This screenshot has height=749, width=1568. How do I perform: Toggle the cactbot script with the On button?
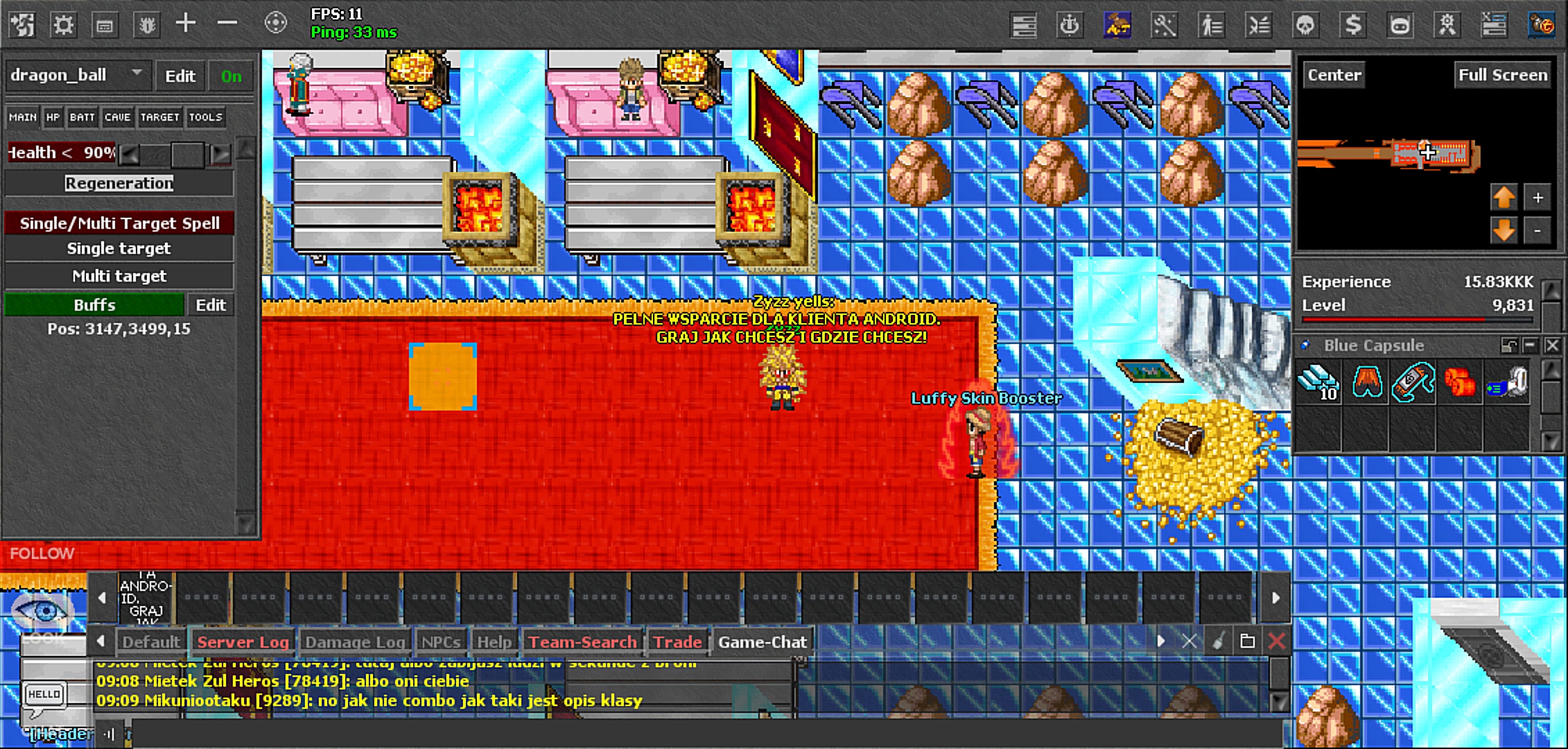point(230,76)
